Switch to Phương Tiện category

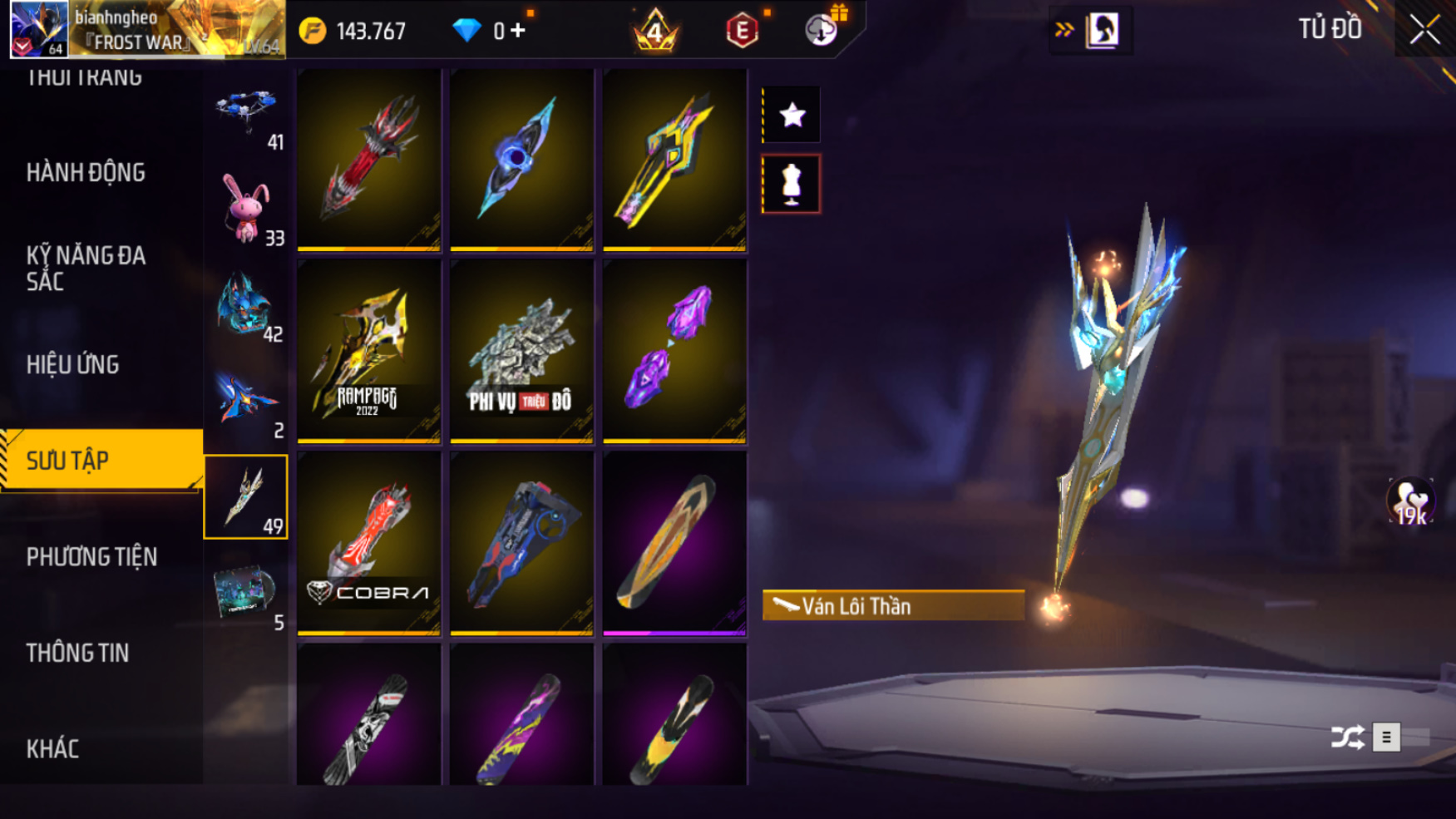coord(91,556)
